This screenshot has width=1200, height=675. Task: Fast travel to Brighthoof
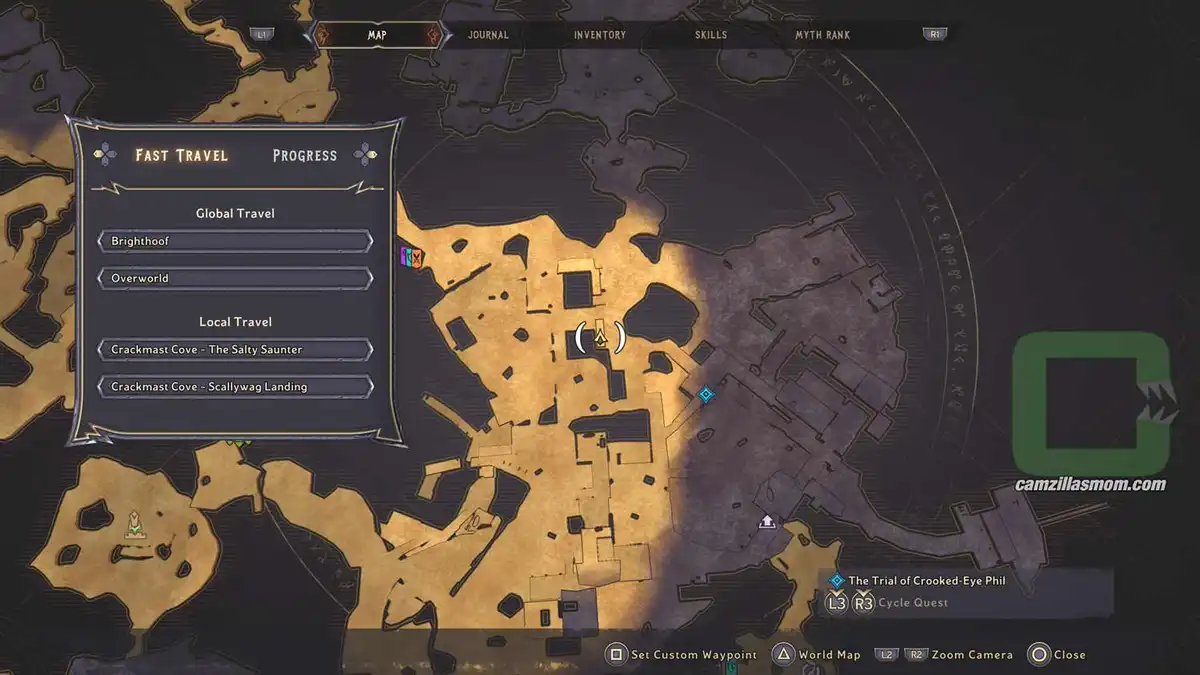pyautogui.click(x=236, y=241)
